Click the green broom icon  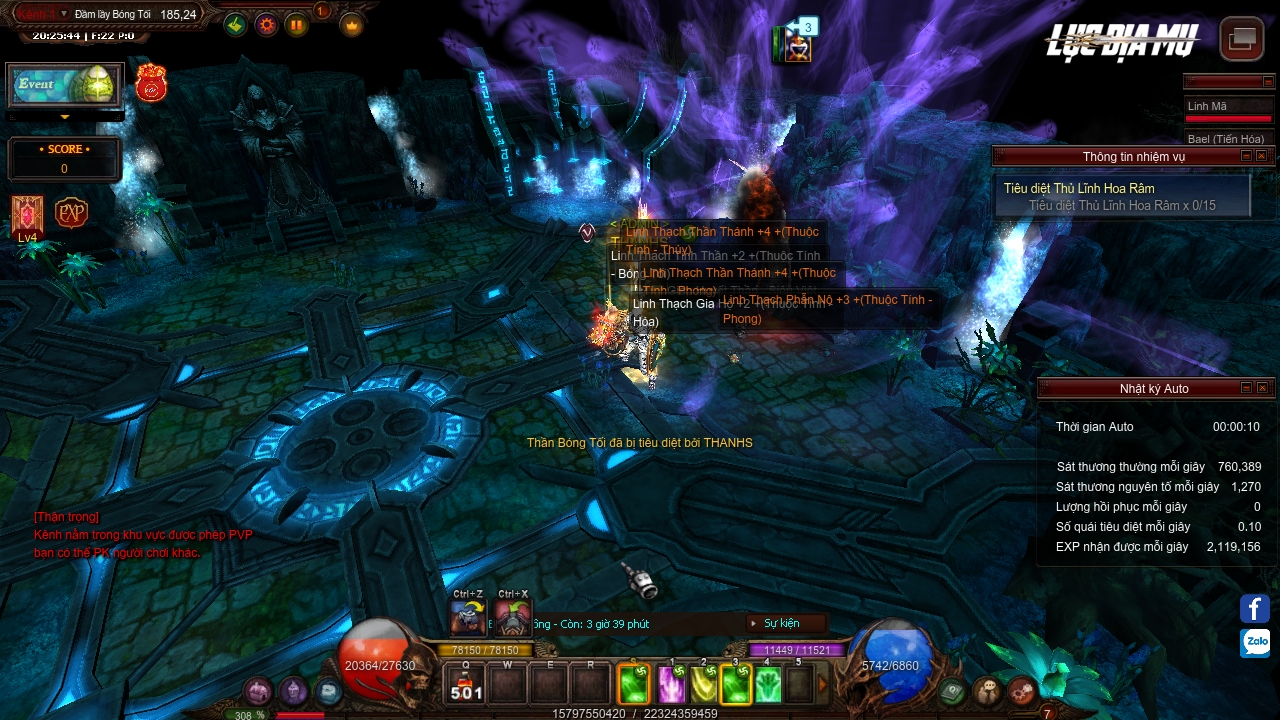point(235,25)
